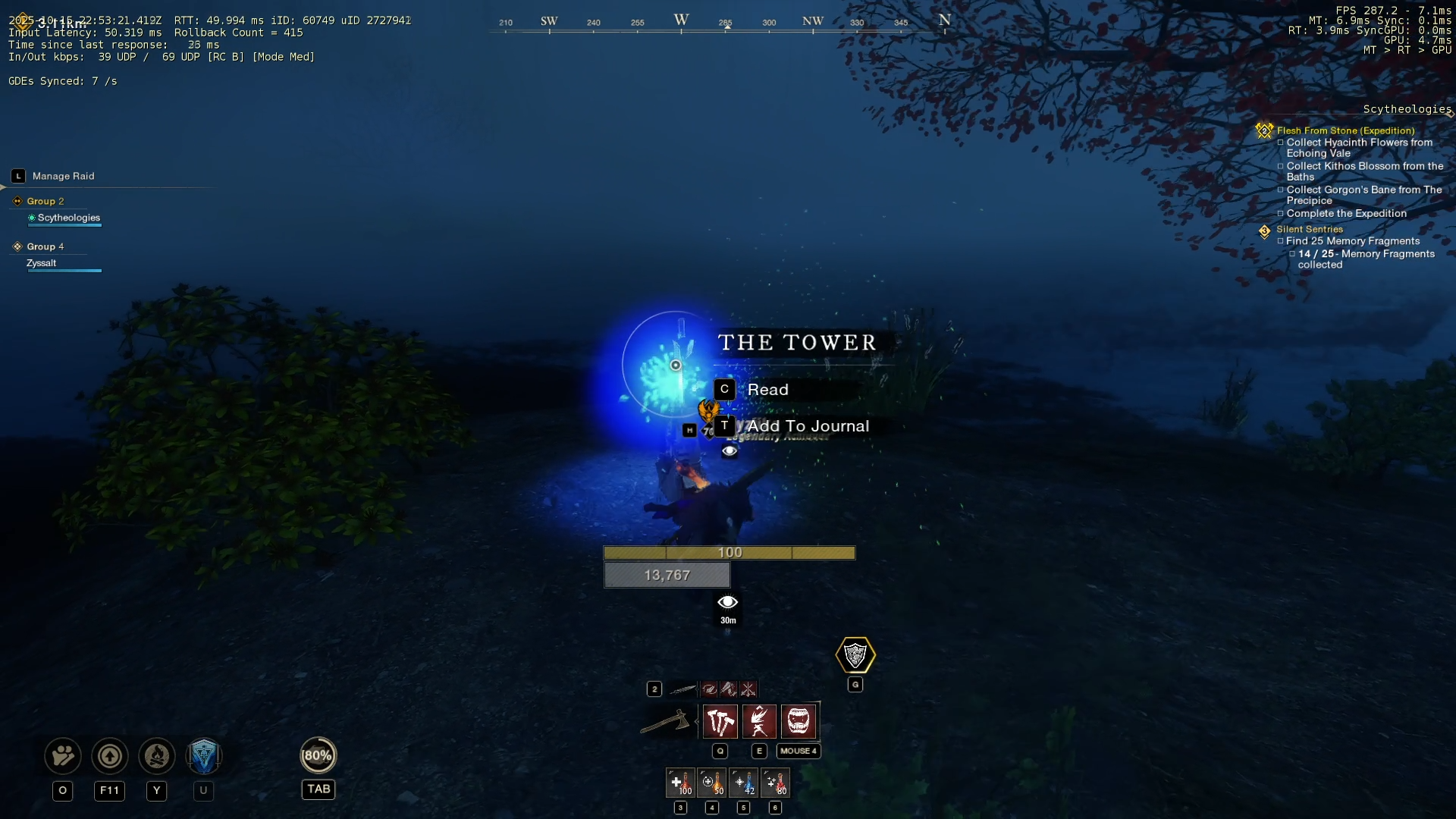
Task: Select raid member Scytheologies
Action: click(x=68, y=218)
